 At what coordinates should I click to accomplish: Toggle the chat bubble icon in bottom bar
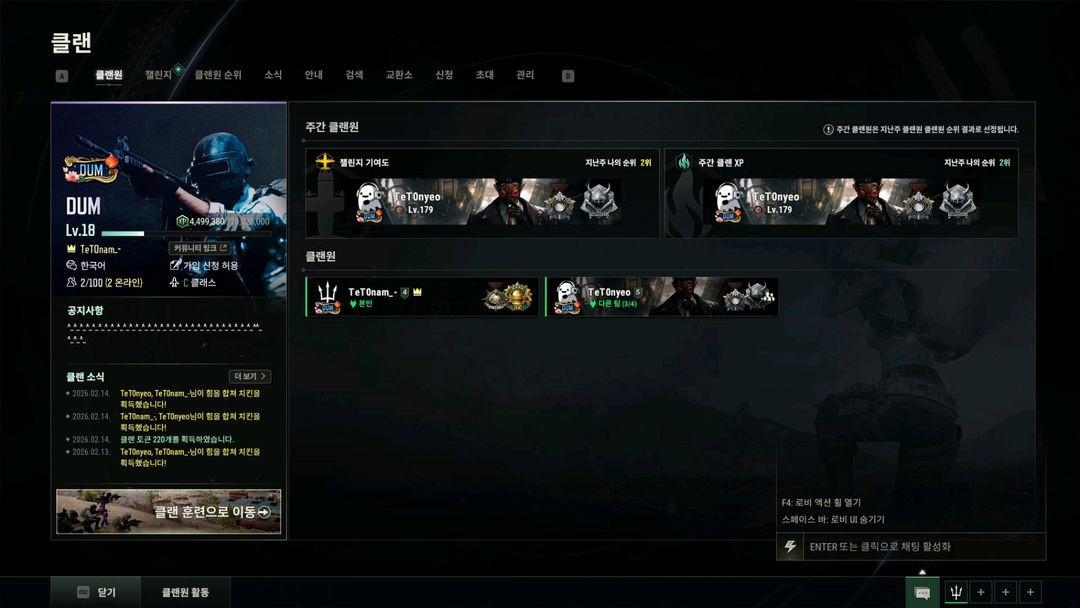(922, 593)
